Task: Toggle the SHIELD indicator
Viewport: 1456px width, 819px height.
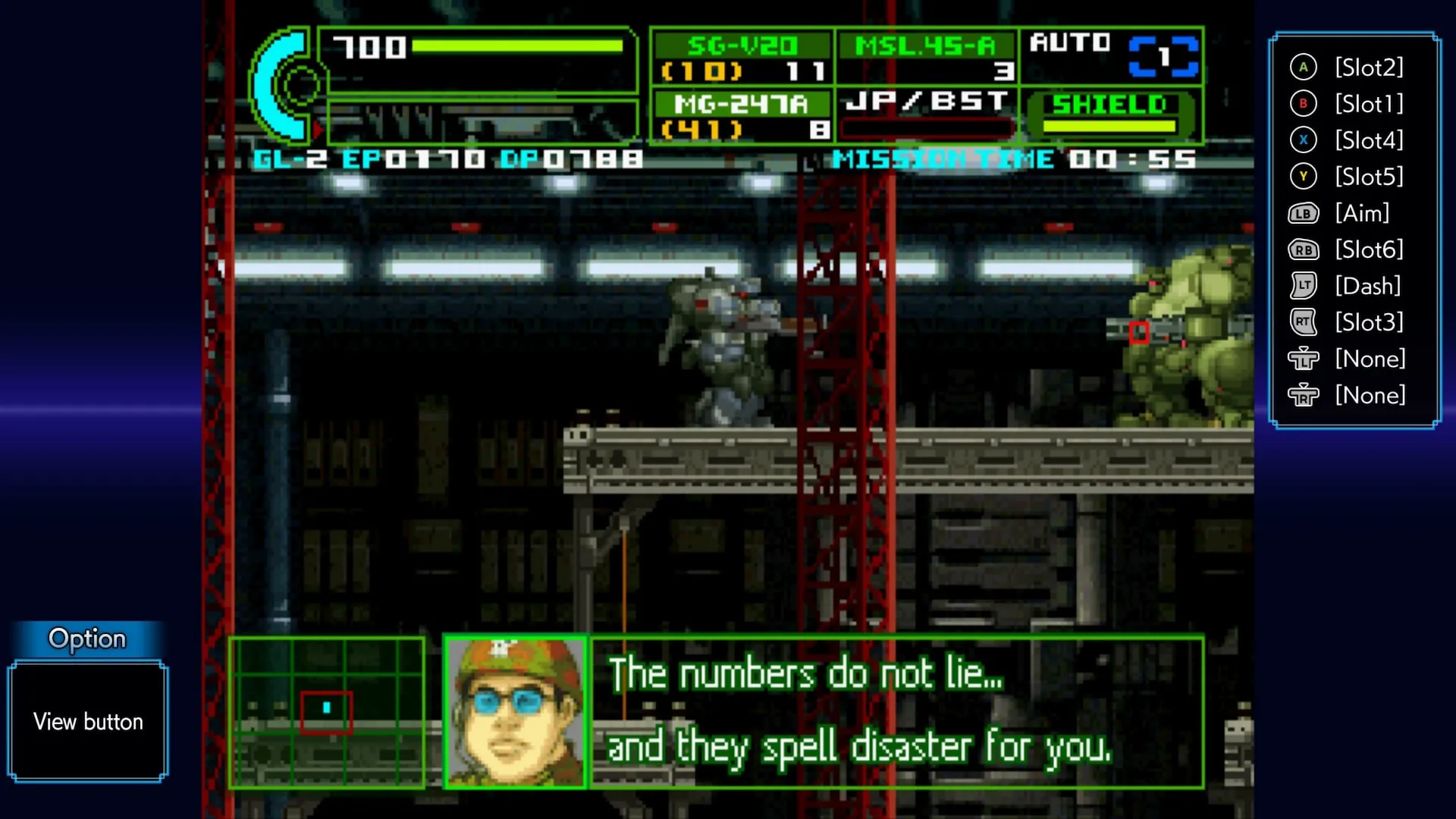Action: pos(1110,115)
